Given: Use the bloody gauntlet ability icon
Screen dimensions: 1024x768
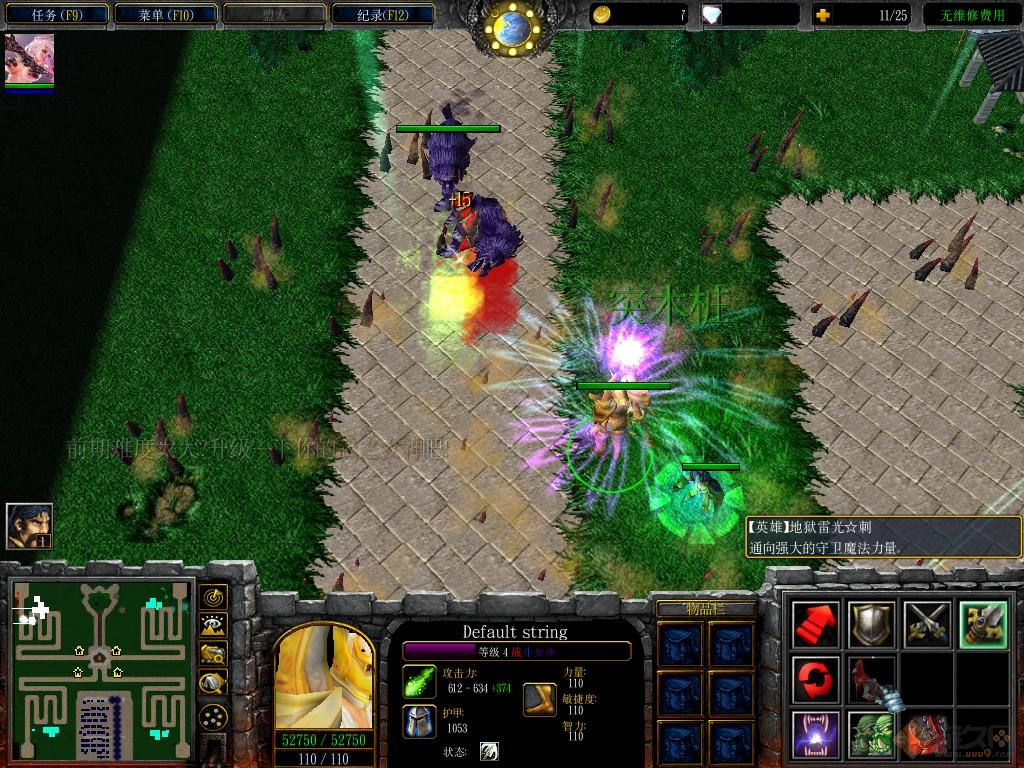Looking at the screenshot, I should (x=869, y=679).
